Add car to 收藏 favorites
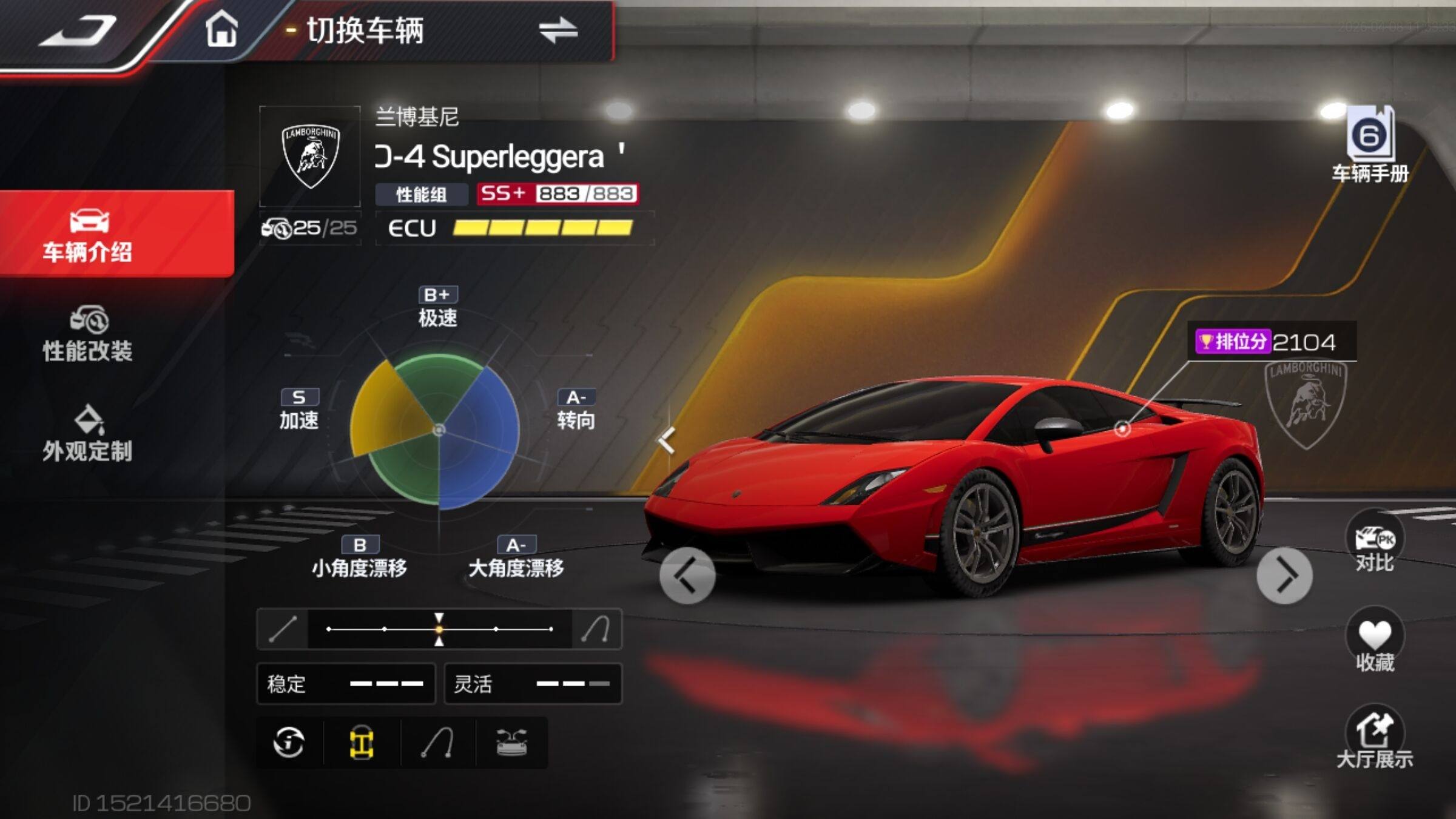This screenshot has height=819, width=1456. pos(1374,642)
